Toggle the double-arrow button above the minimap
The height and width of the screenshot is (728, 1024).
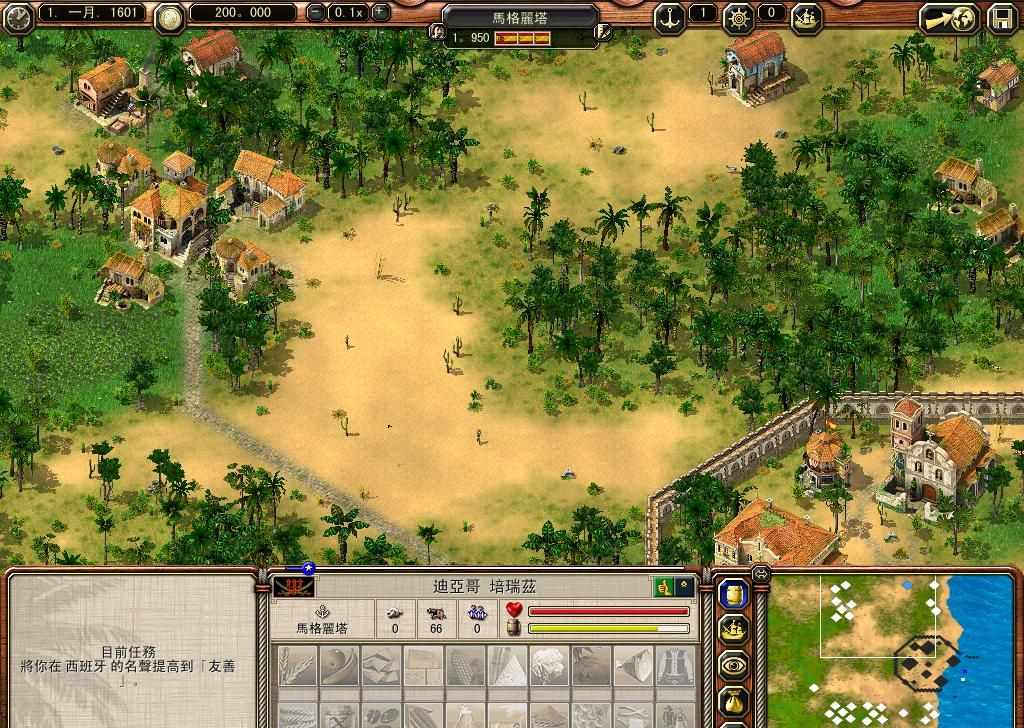760,574
